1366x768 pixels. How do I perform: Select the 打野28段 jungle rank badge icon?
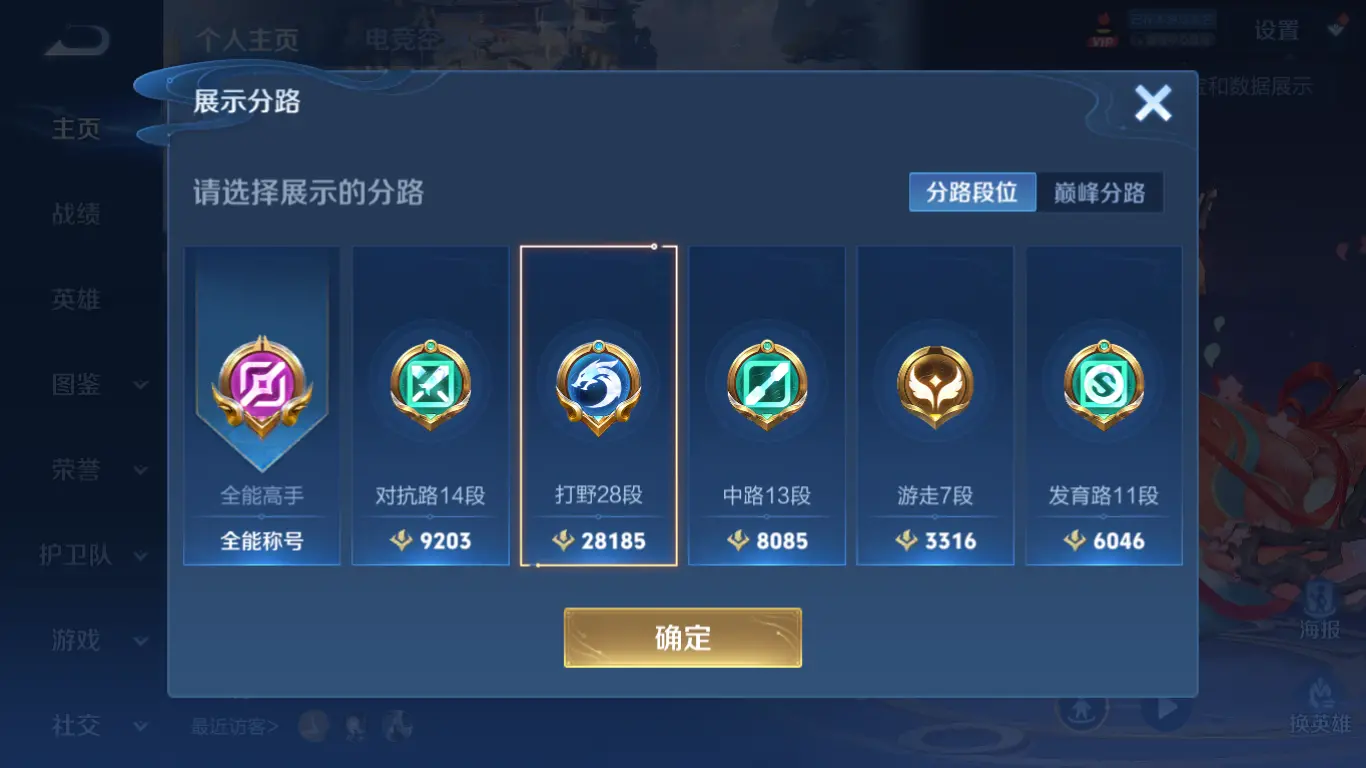(598, 385)
